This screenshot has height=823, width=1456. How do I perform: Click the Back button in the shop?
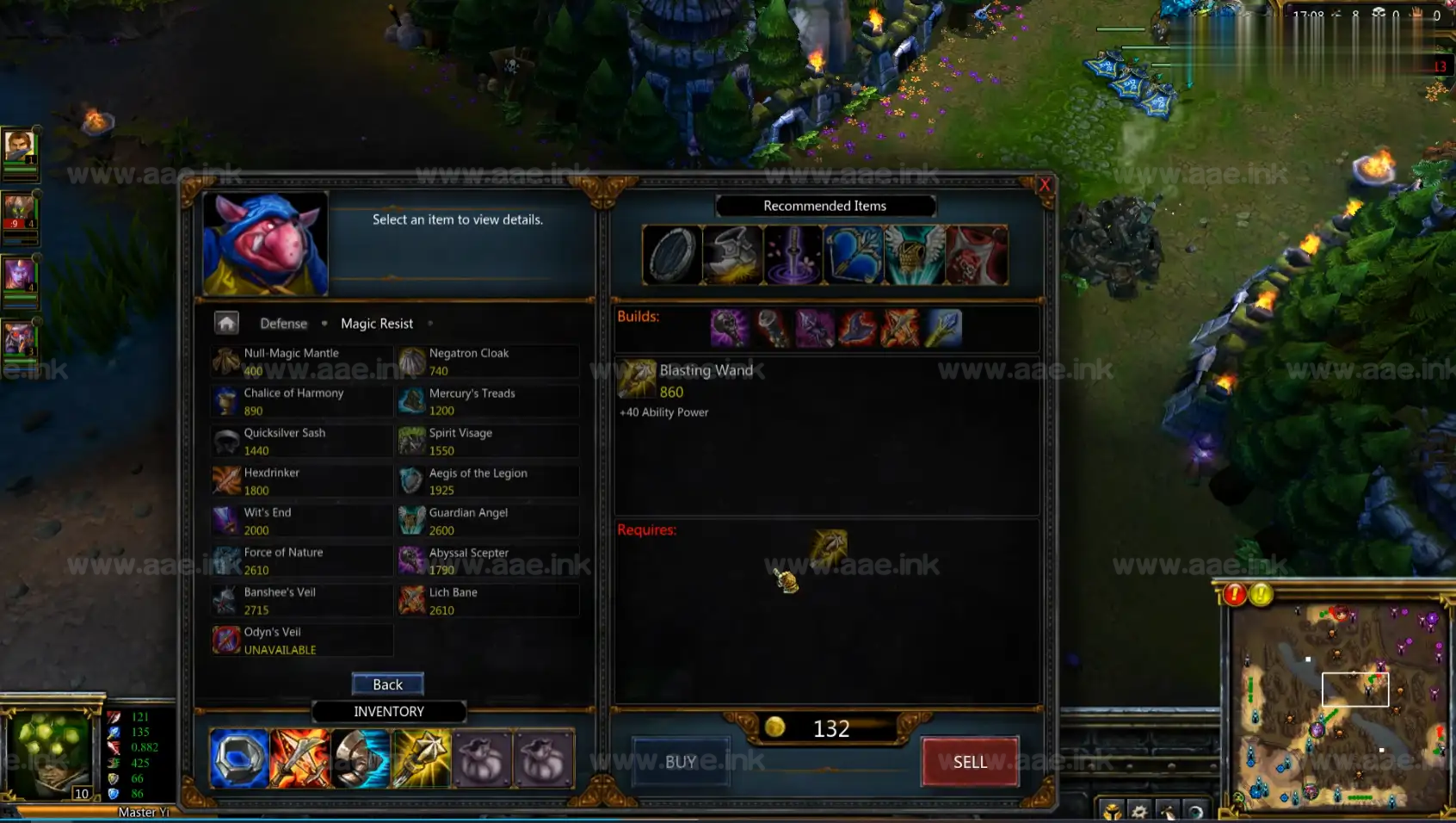[x=387, y=684]
